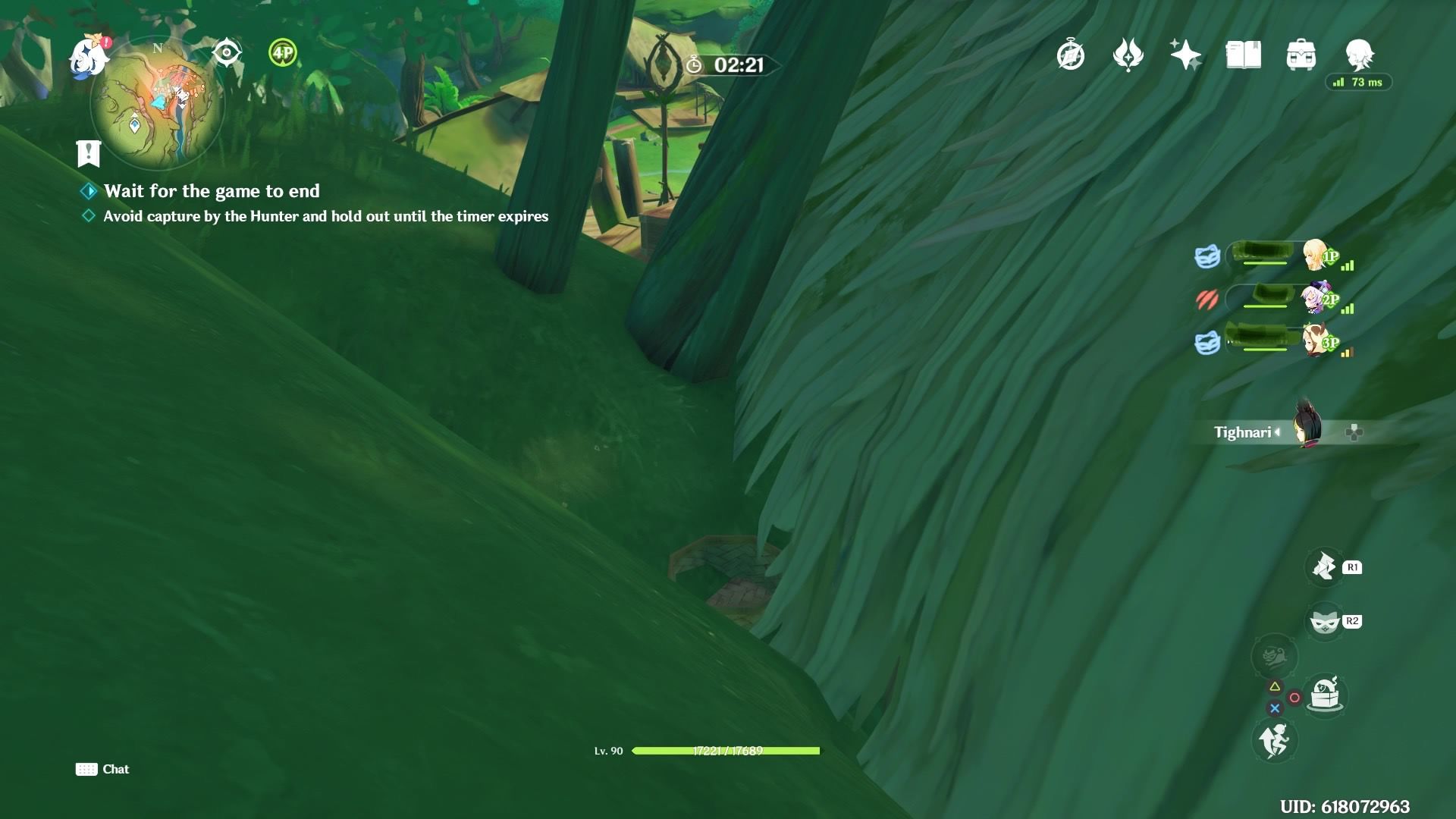Open the Wish menu star icon

pyautogui.click(x=1186, y=55)
